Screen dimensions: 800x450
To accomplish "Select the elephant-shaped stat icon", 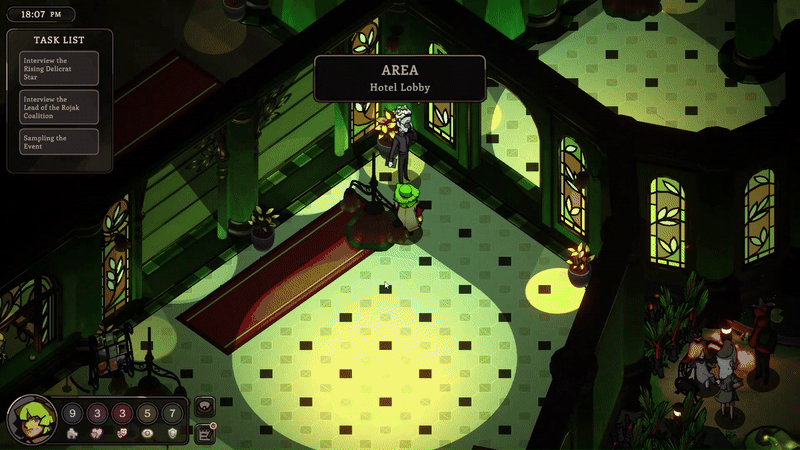I will pos(73,433).
